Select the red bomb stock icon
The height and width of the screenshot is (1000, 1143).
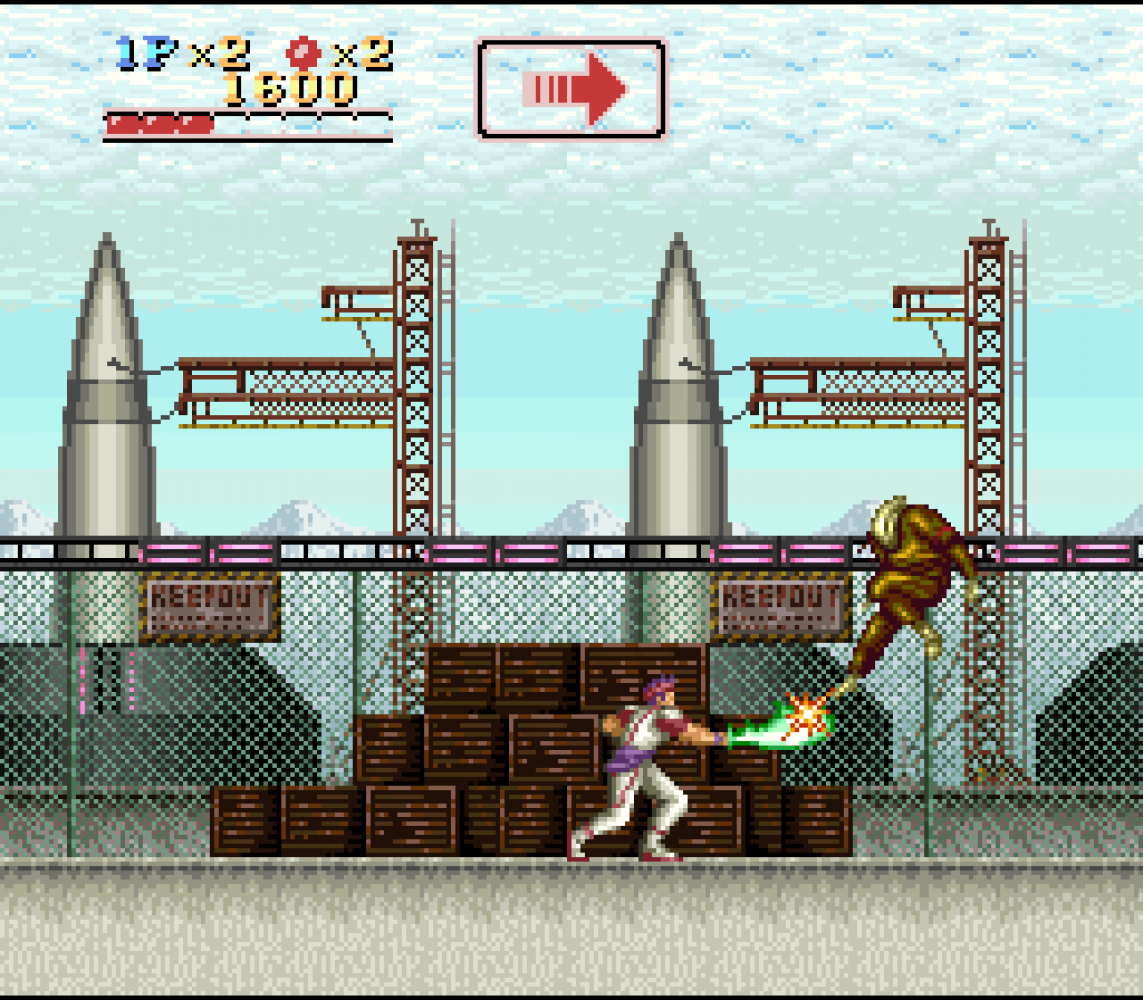(x=300, y=52)
